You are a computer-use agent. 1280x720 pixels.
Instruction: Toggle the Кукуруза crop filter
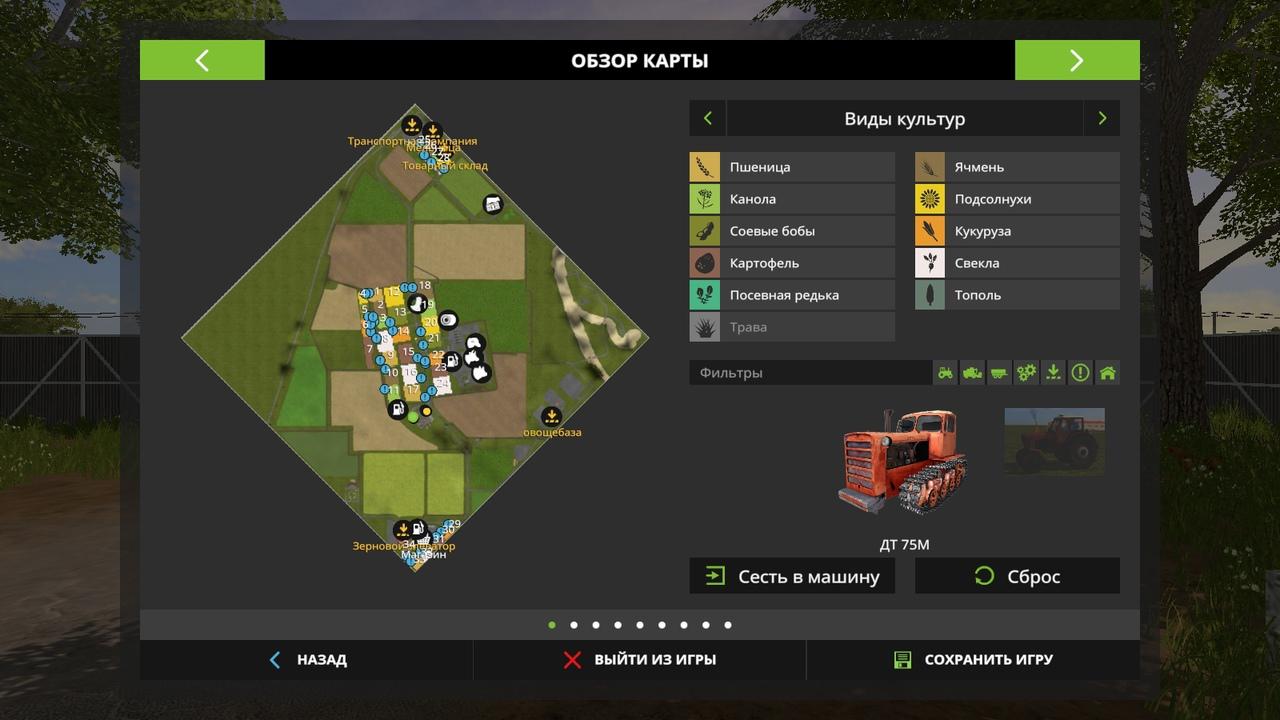pos(1017,231)
